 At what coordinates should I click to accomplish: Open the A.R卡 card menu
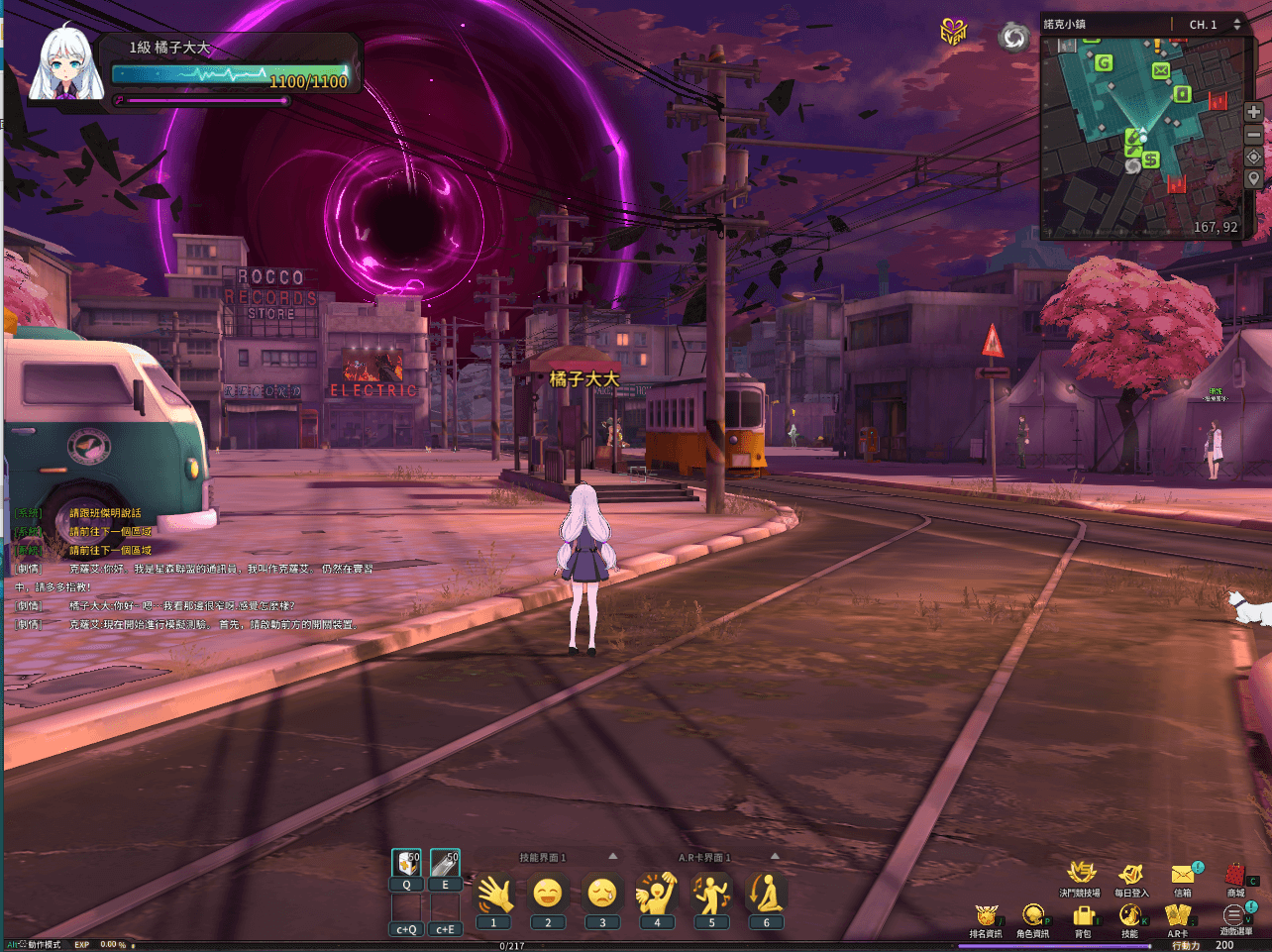[1177, 916]
